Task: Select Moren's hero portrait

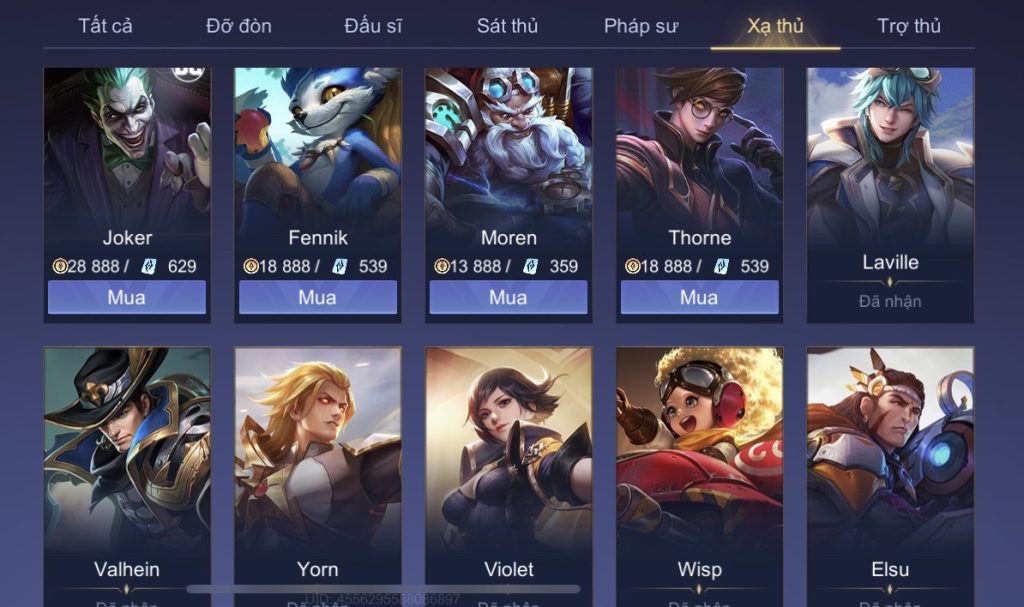Action: pyautogui.click(x=508, y=145)
